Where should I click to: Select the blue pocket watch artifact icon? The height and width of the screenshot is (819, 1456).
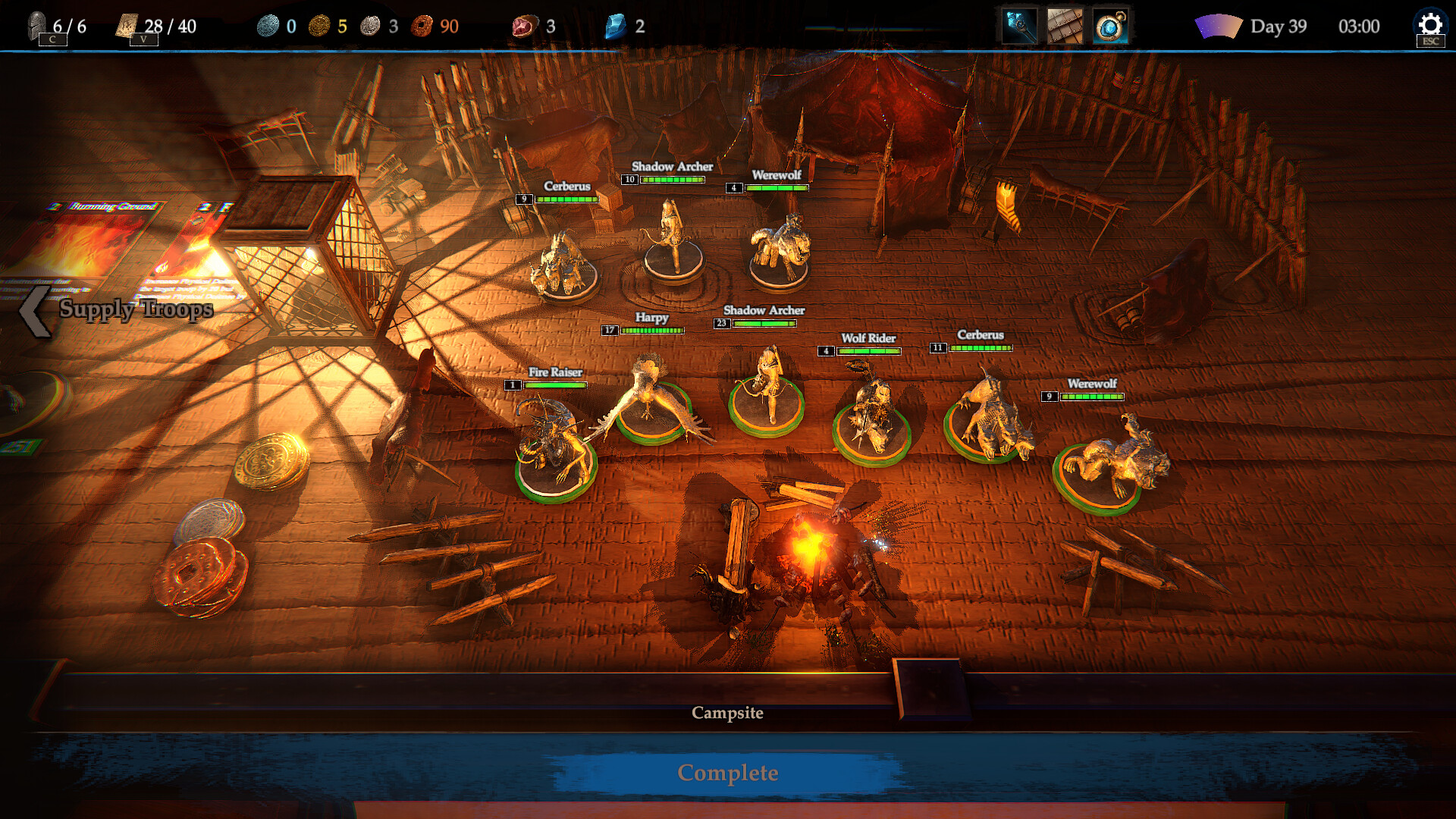[1110, 27]
